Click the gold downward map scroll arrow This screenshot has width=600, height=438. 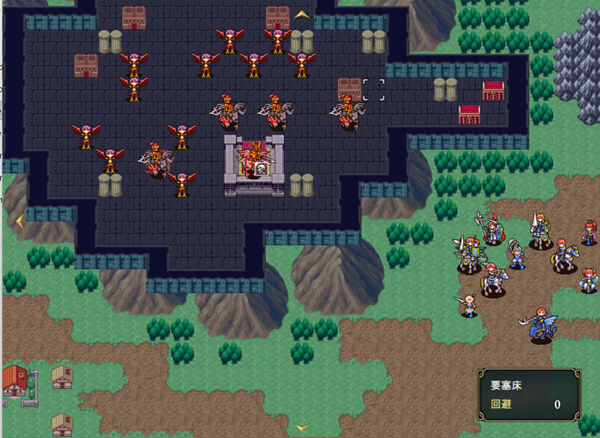click(x=301, y=427)
